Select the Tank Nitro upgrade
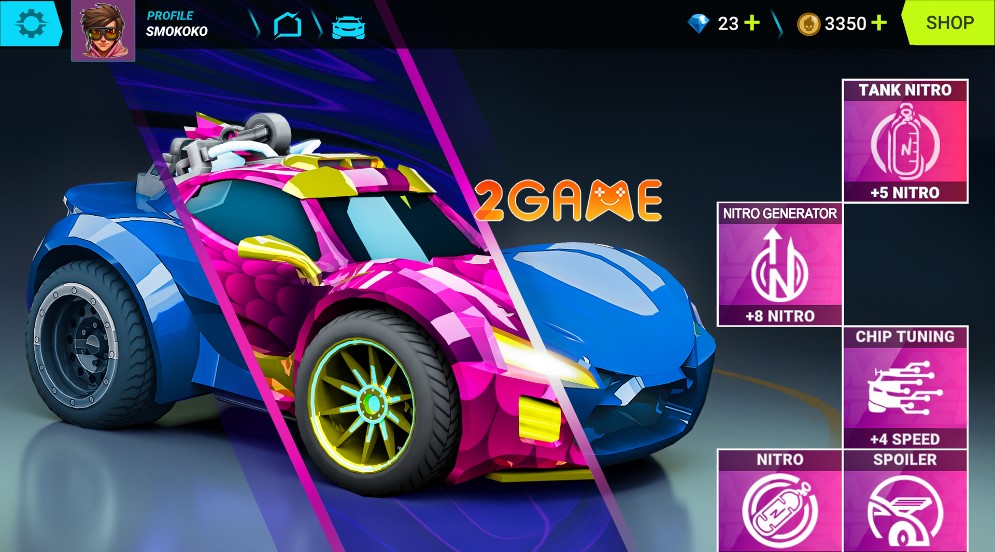This screenshot has height=552, width=995. pyautogui.click(x=905, y=141)
